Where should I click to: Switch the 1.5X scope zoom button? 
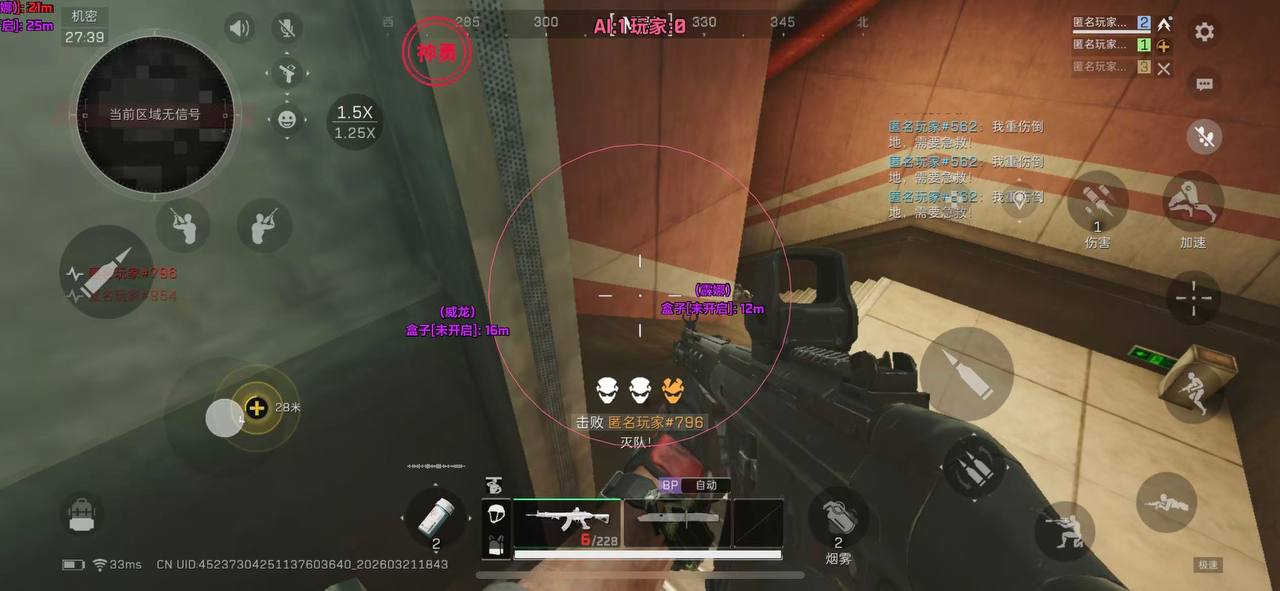click(x=355, y=121)
